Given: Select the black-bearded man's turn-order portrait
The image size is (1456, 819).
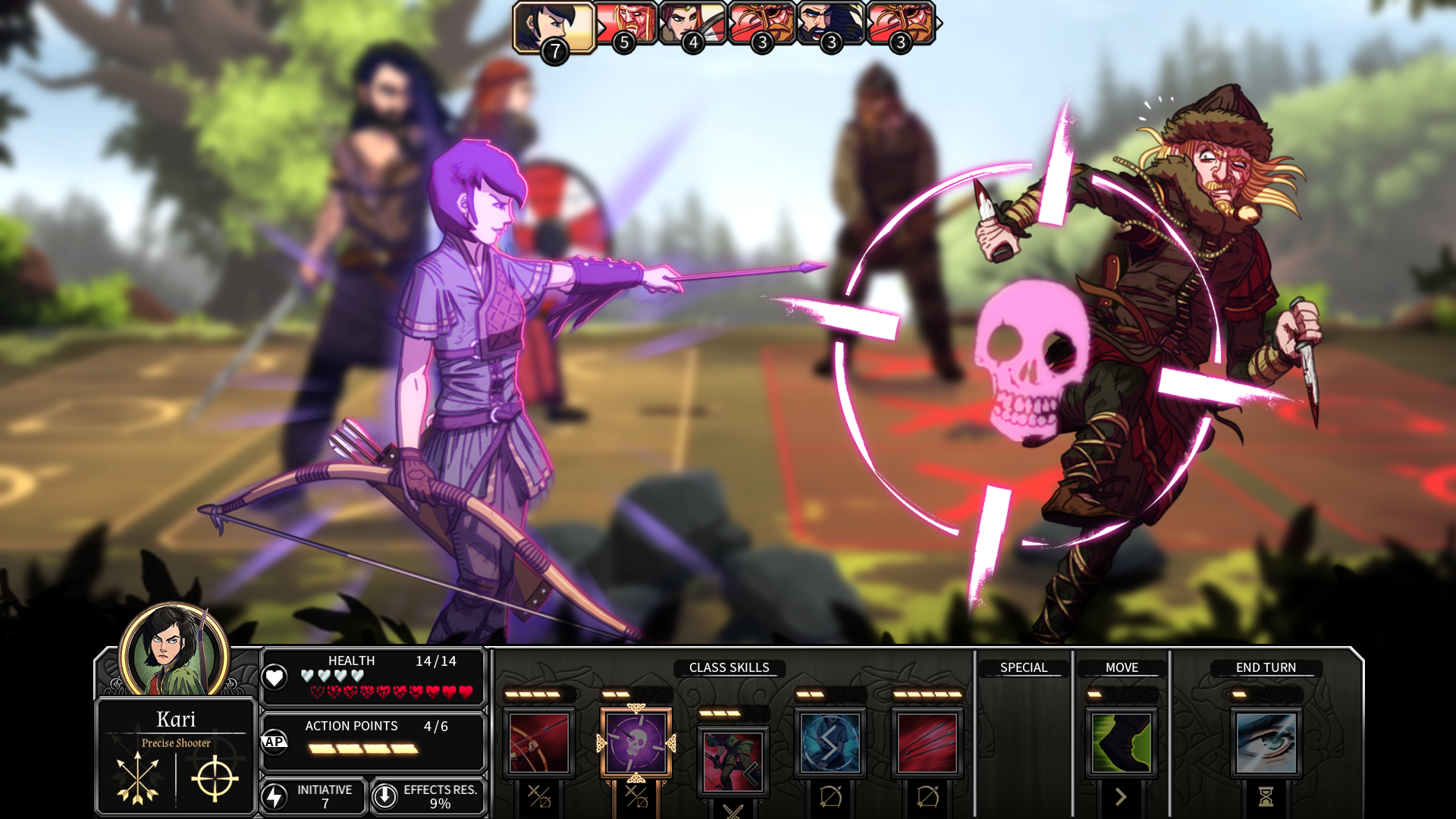Looking at the screenshot, I should pyautogui.click(x=830, y=23).
